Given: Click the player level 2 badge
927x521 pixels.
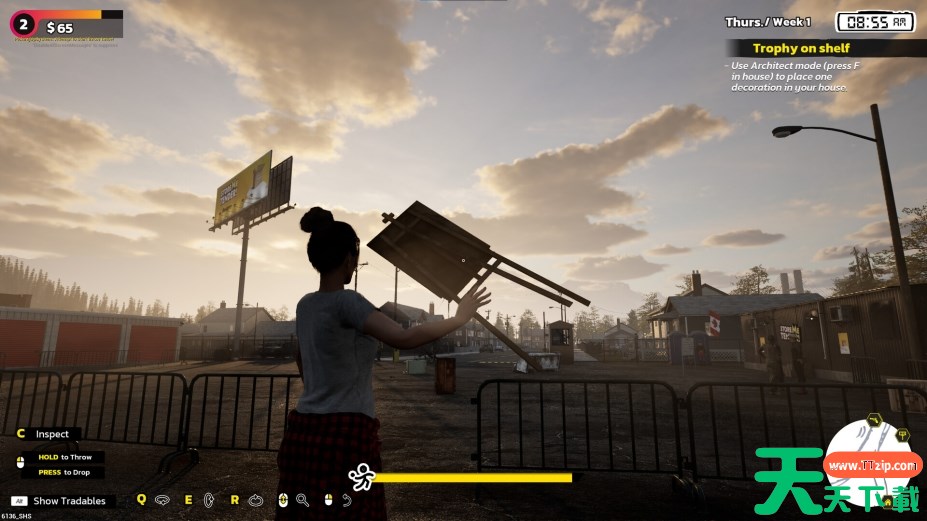Looking at the screenshot, I should (x=22, y=24).
